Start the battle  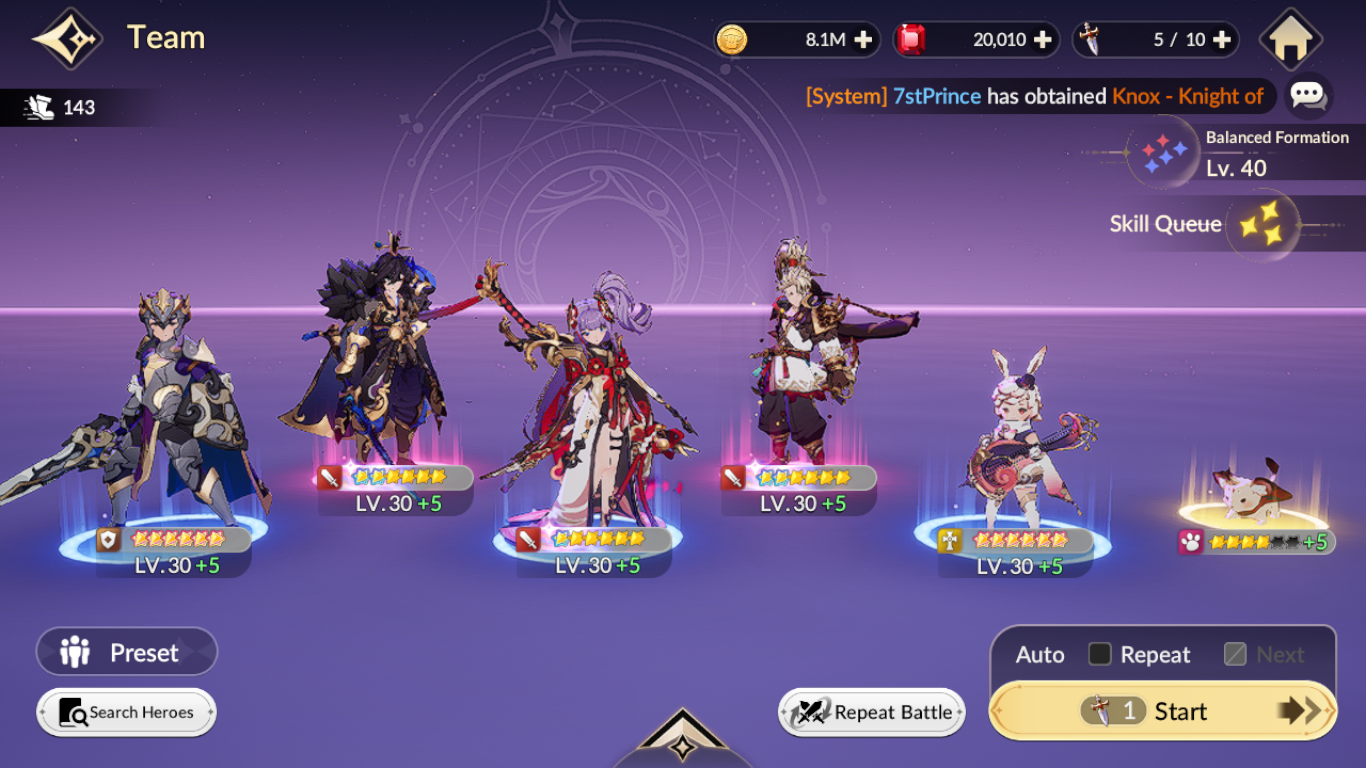click(1163, 711)
